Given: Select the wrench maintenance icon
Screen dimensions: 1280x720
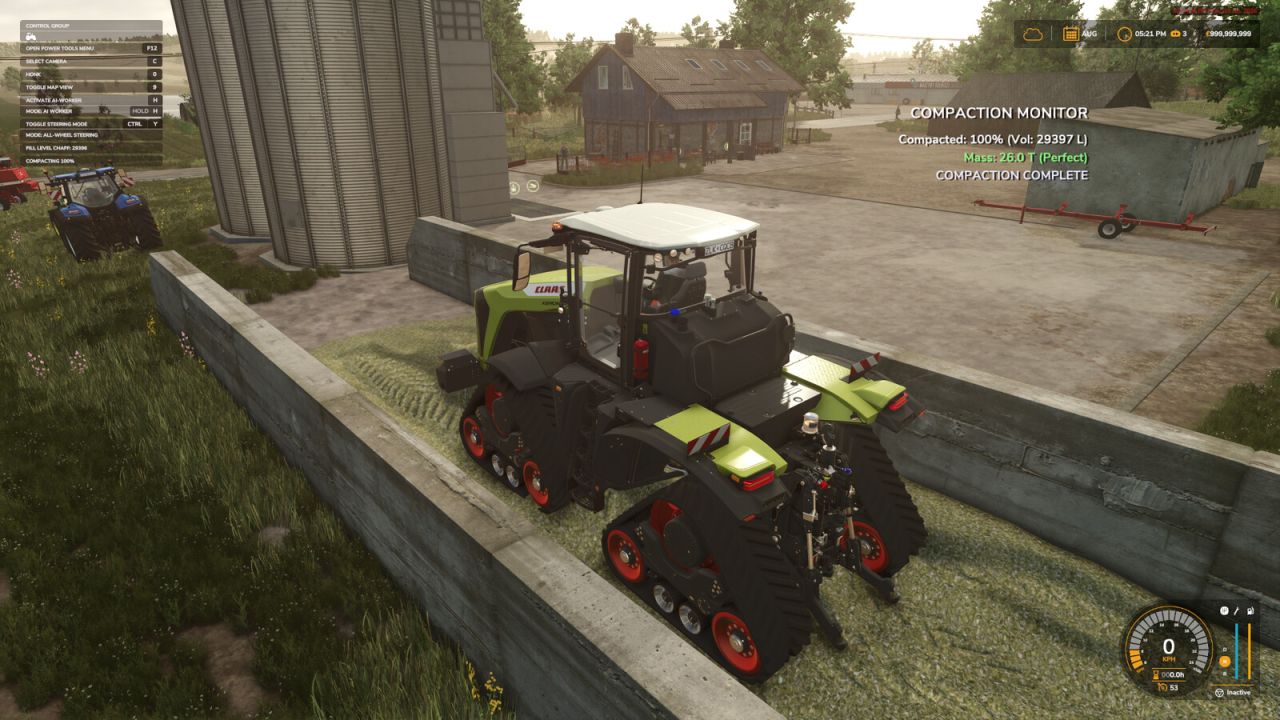Looking at the screenshot, I should click(1236, 612).
